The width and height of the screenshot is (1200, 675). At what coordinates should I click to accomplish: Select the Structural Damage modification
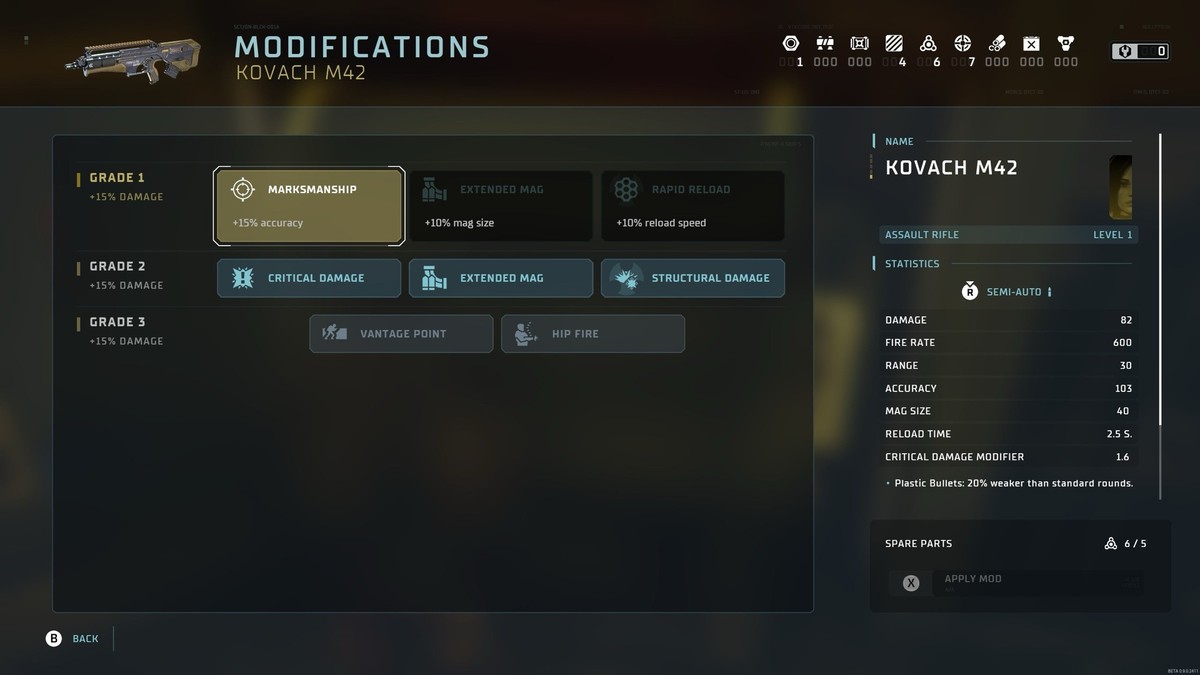pos(692,278)
